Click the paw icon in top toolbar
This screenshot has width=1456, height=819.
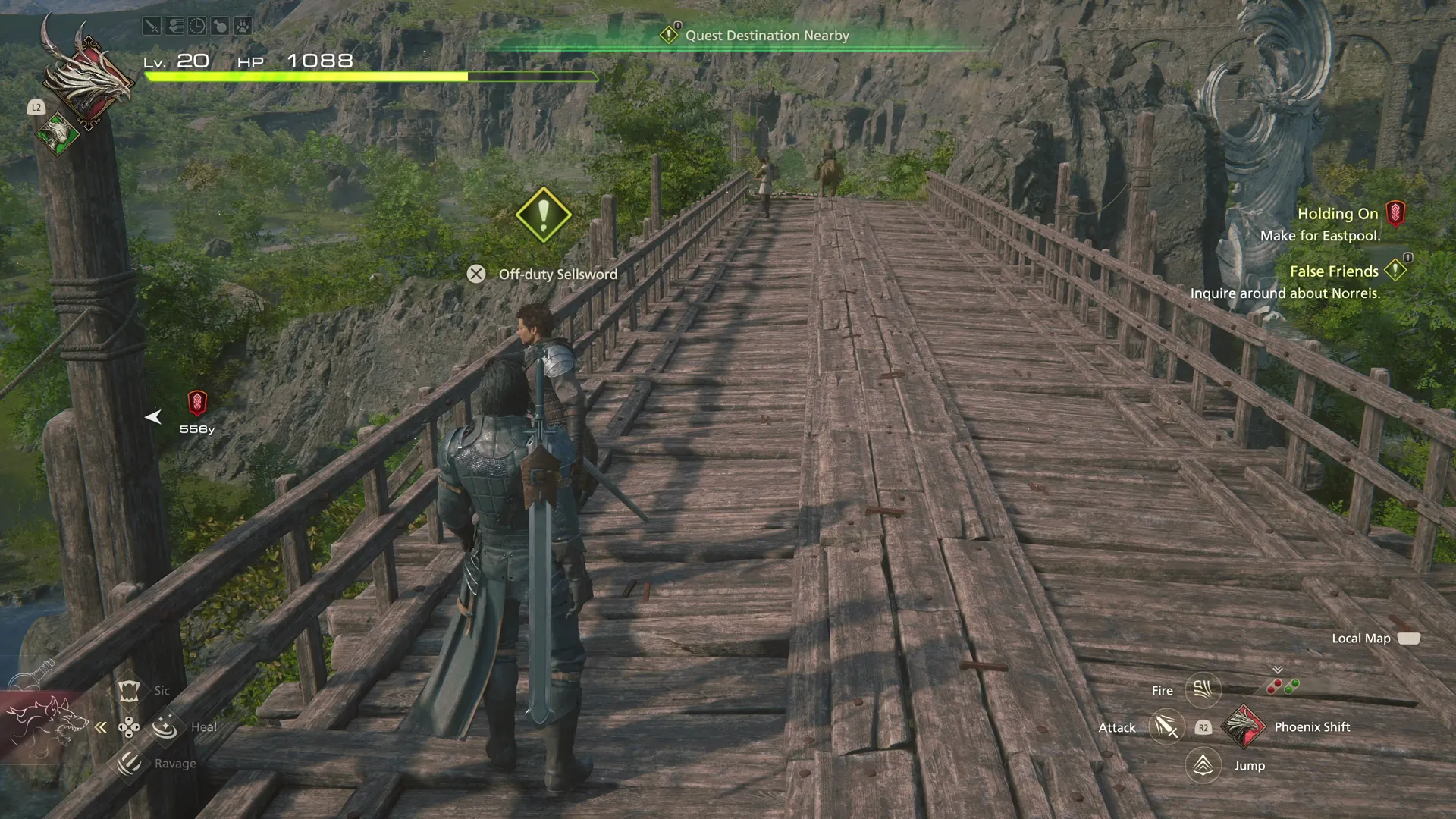point(244,25)
